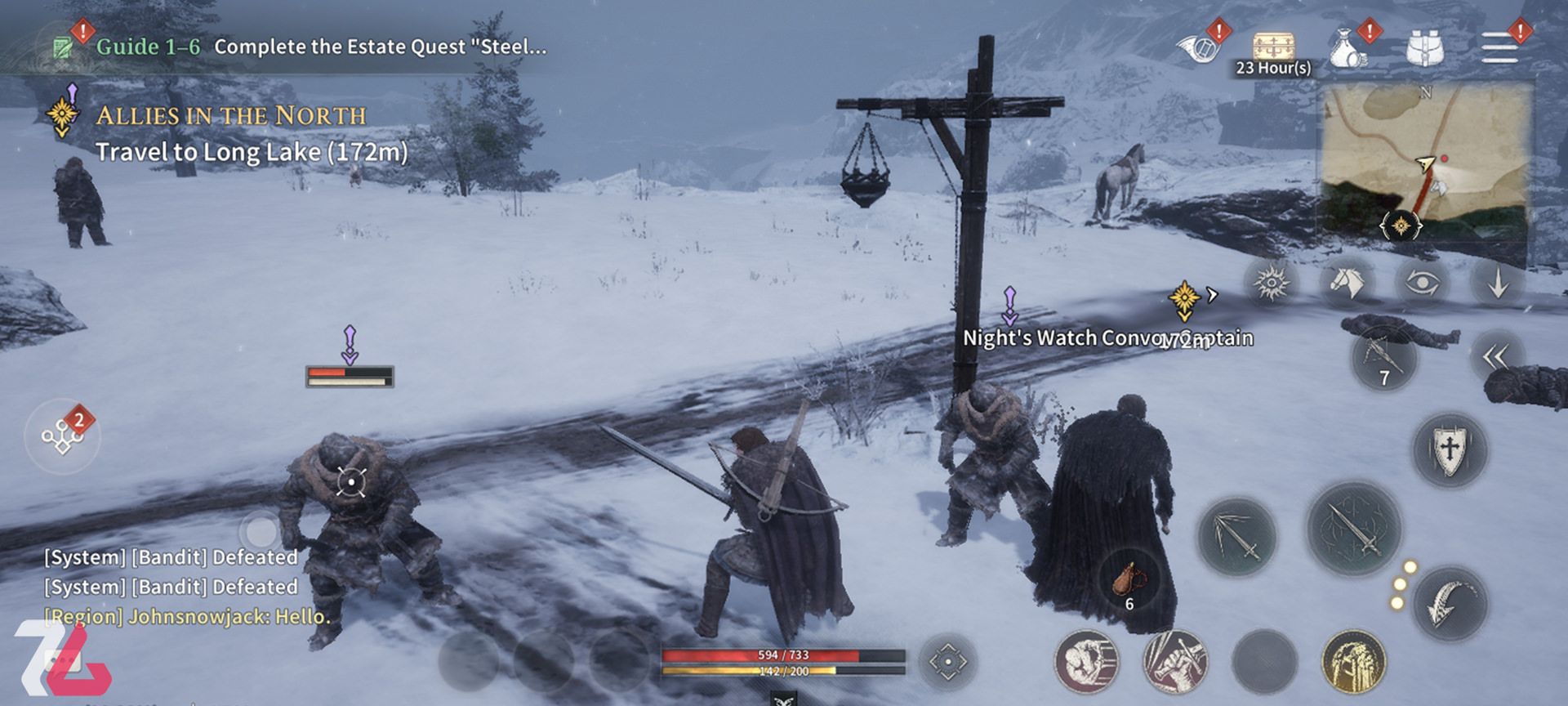
Task: Open the backpack inventory
Action: [1424, 49]
